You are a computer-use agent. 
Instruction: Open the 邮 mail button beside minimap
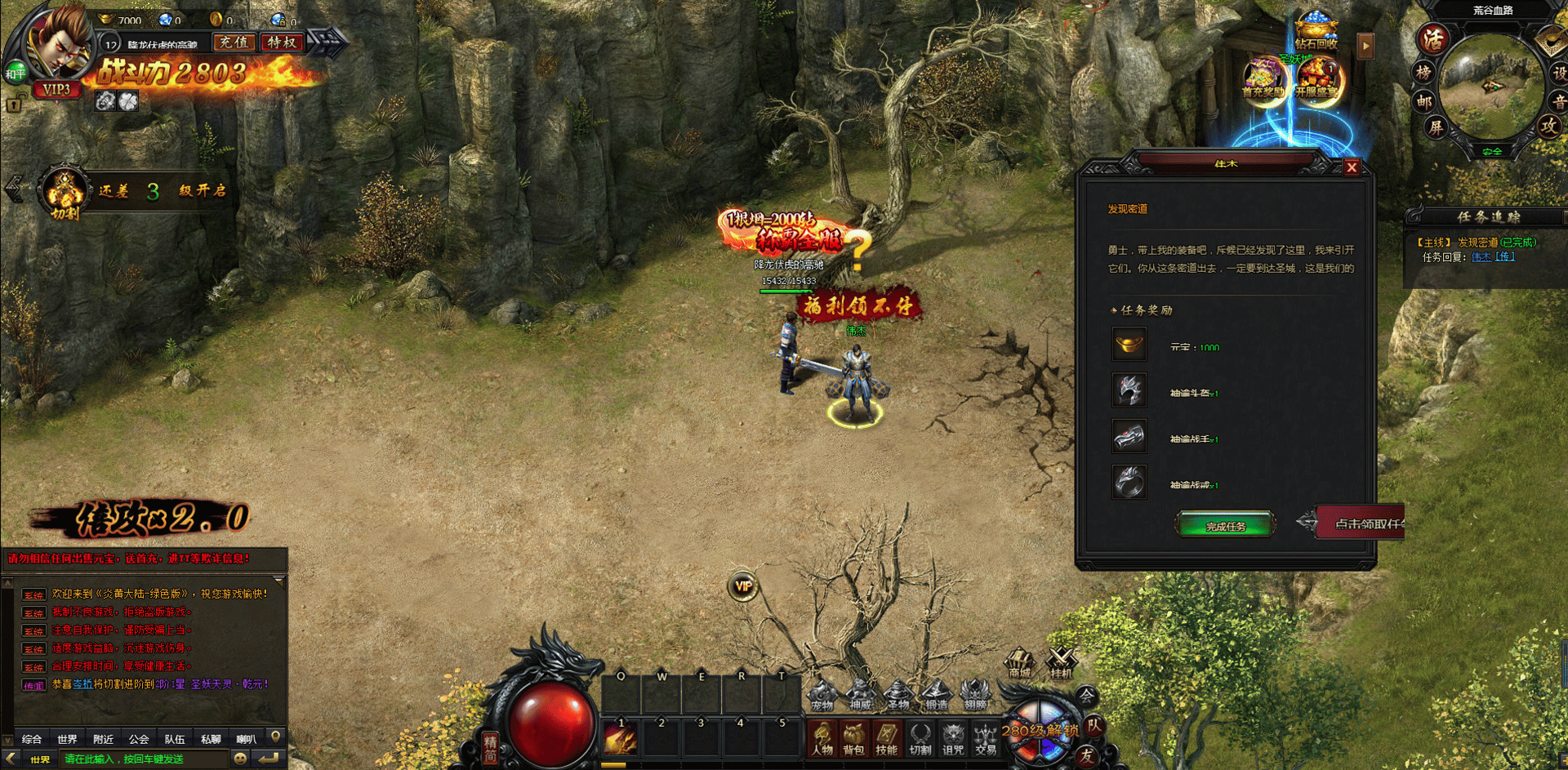tap(1424, 101)
